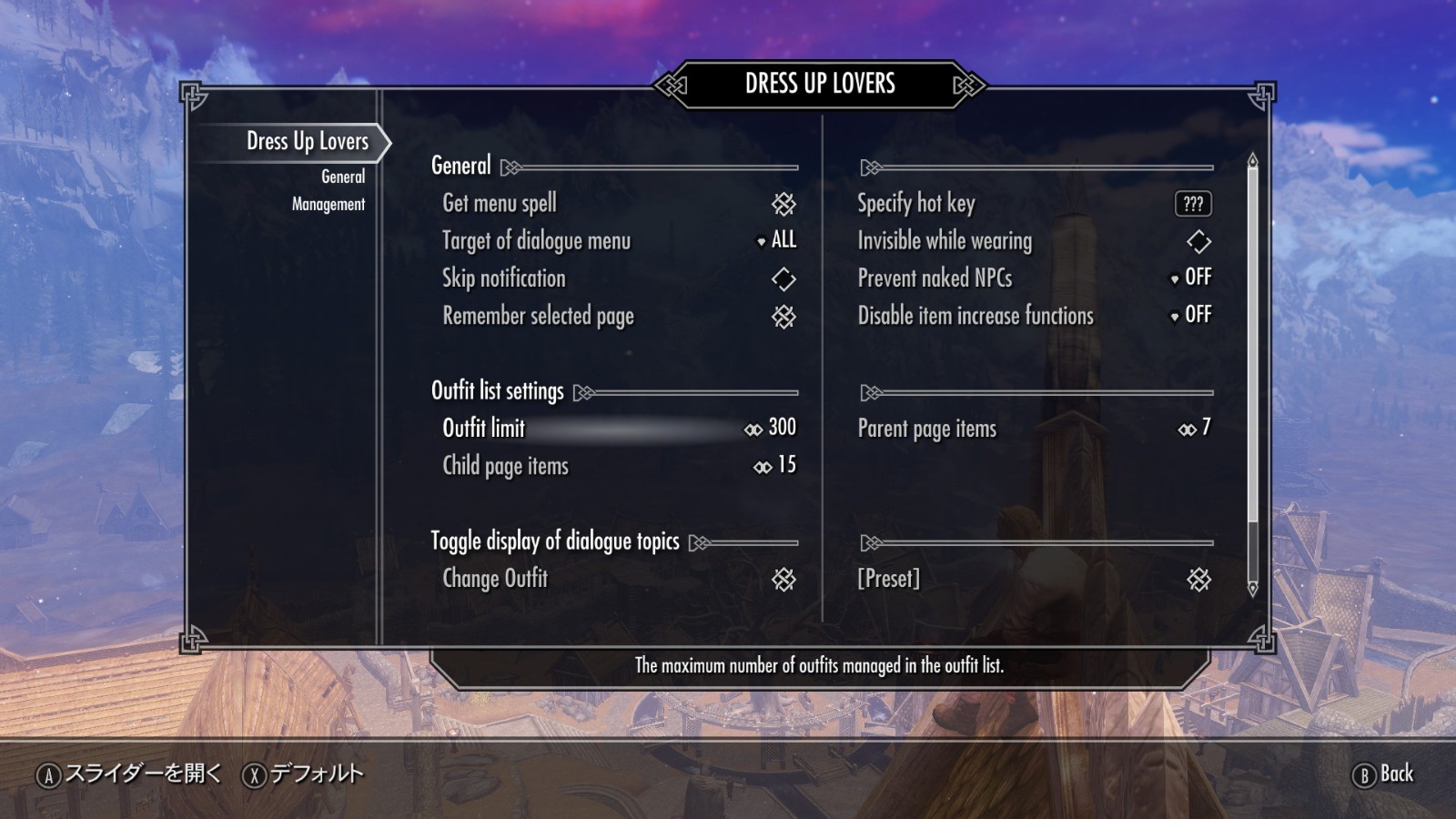Adjust the Parent page items value
The width and height of the screenshot is (1456, 819).
[x=1194, y=428]
